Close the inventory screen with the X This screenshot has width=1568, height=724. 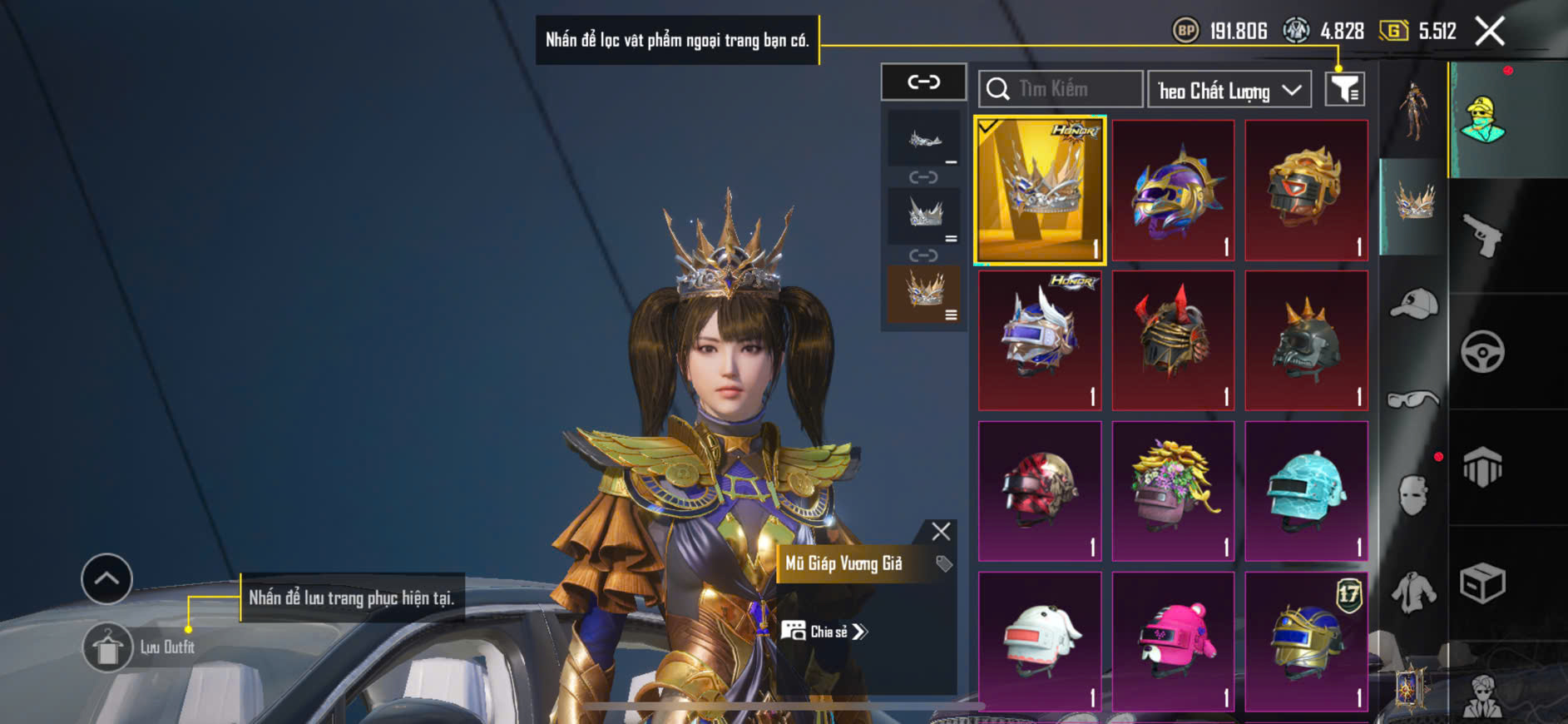point(1489,32)
